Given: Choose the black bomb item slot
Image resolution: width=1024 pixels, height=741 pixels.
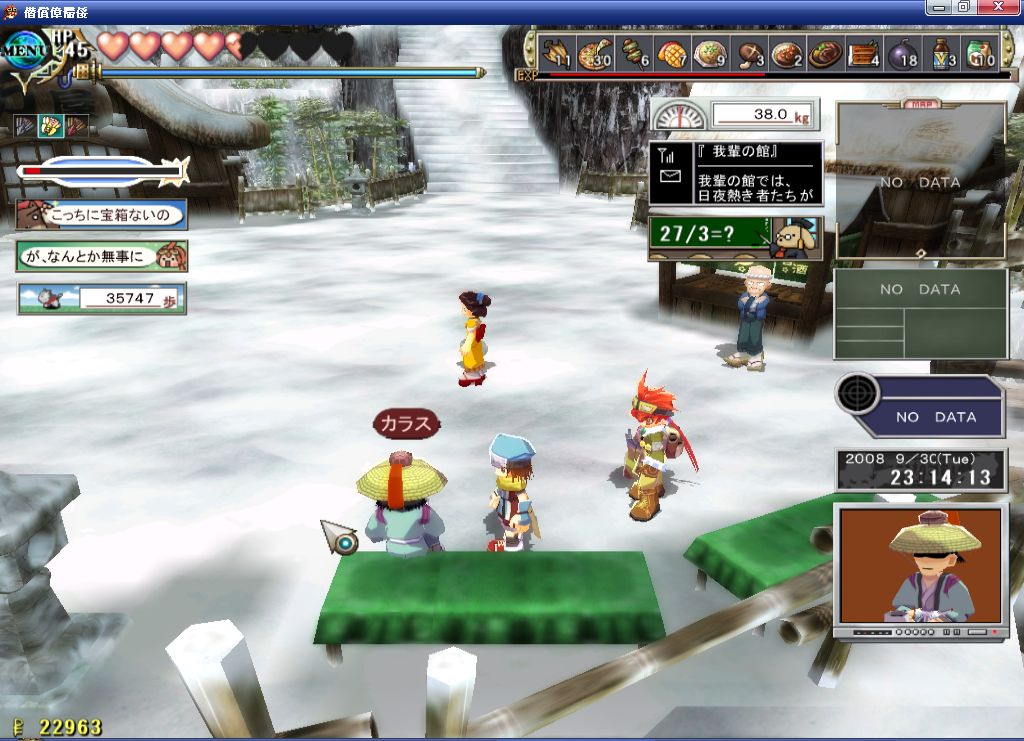Looking at the screenshot, I should (901, 52).
